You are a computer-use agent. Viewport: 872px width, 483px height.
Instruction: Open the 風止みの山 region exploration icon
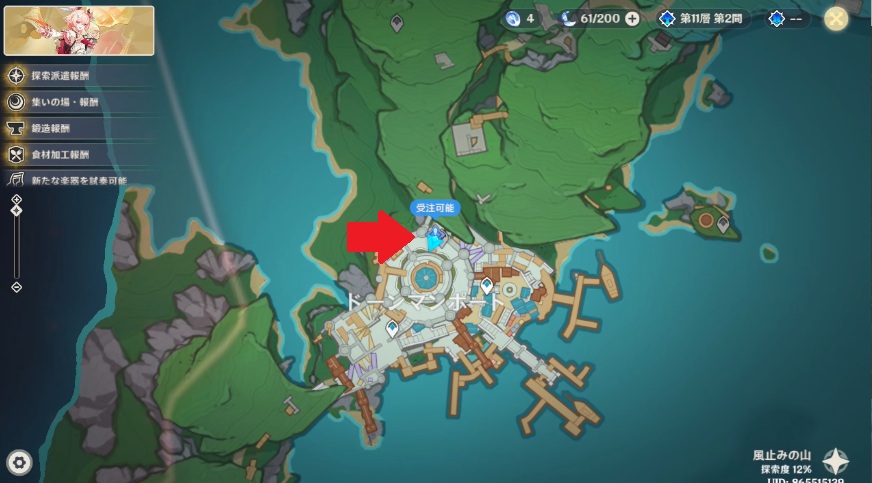pyautogui.click(x=835, y=461)
